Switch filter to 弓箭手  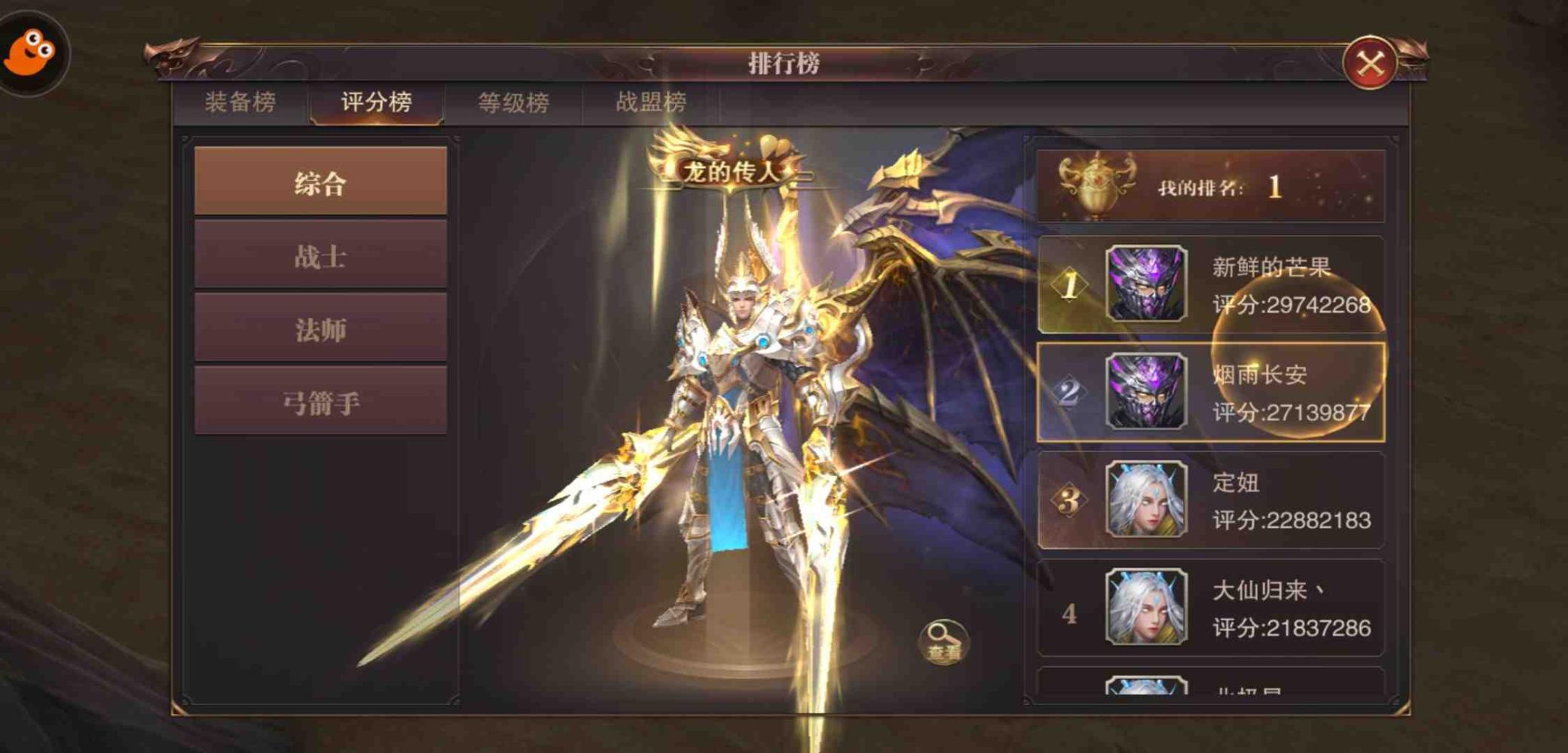319,404
